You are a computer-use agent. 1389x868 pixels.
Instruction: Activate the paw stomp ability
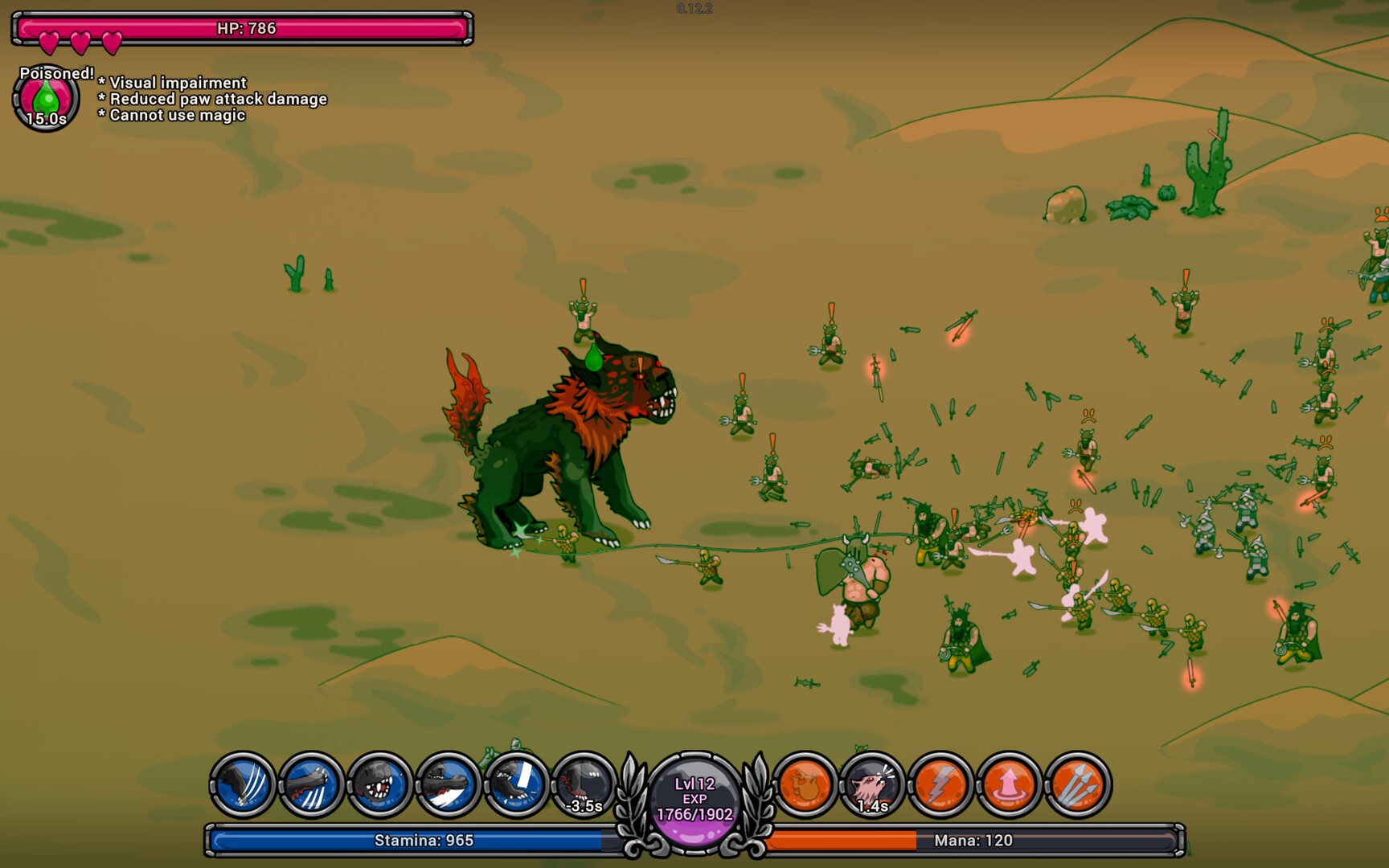pos(516,784)
